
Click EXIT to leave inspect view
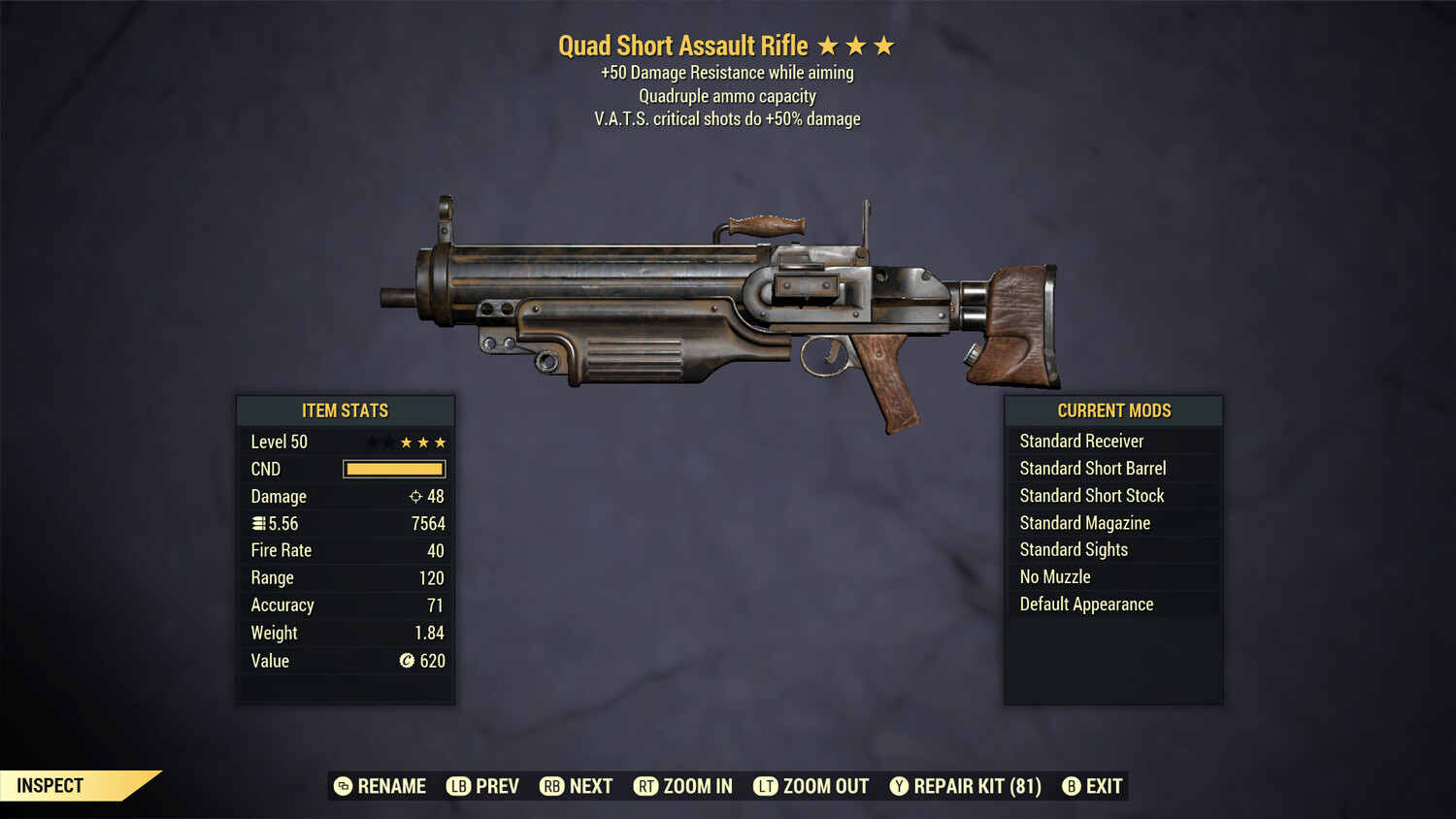[1106, 786]
